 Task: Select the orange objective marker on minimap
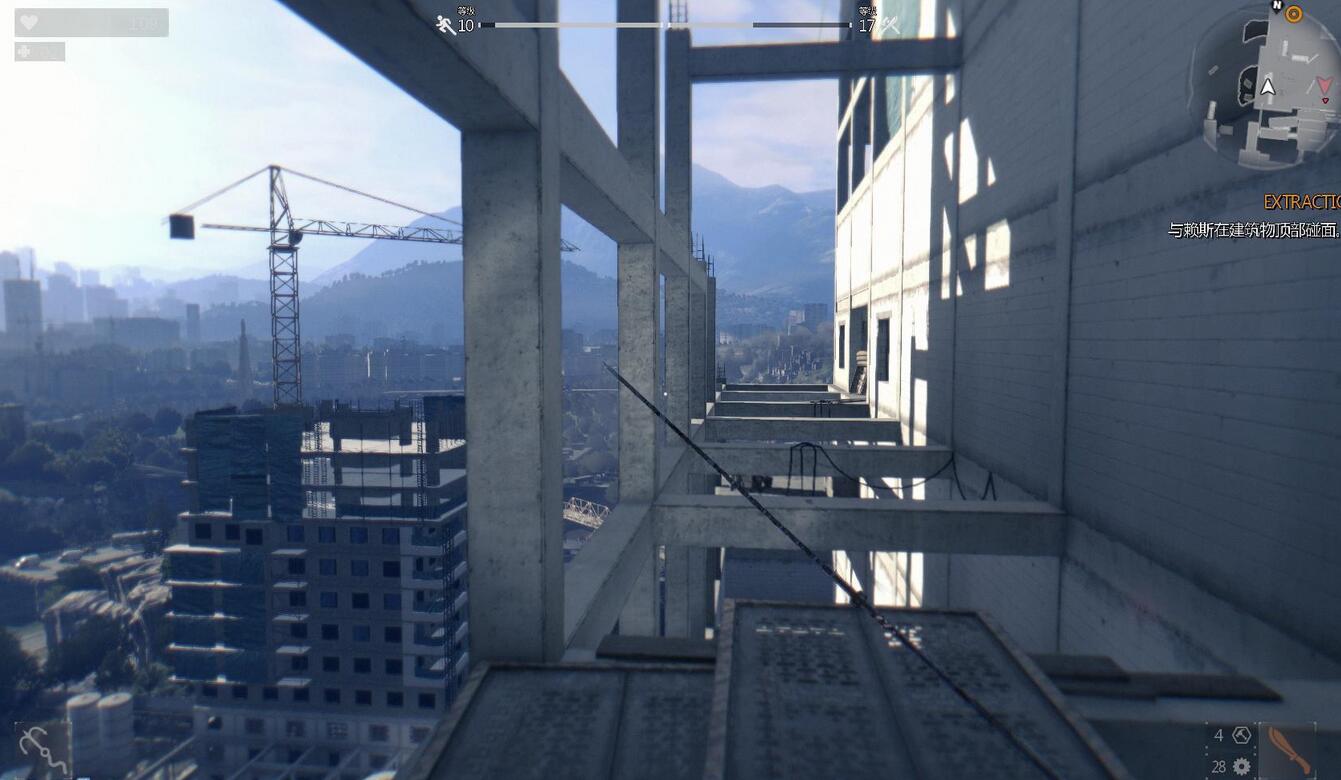pos(1293,14)
